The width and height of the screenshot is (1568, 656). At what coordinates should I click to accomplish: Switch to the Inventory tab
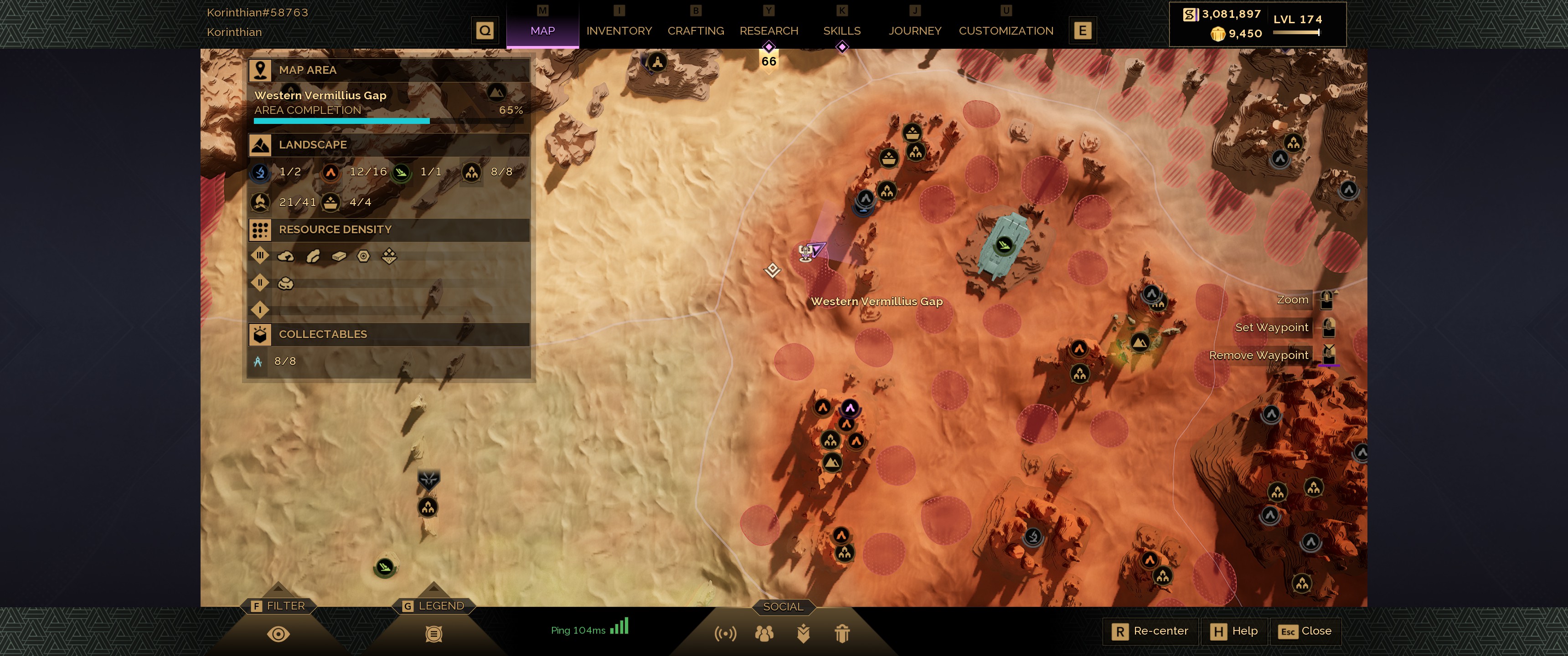point(619,31)
